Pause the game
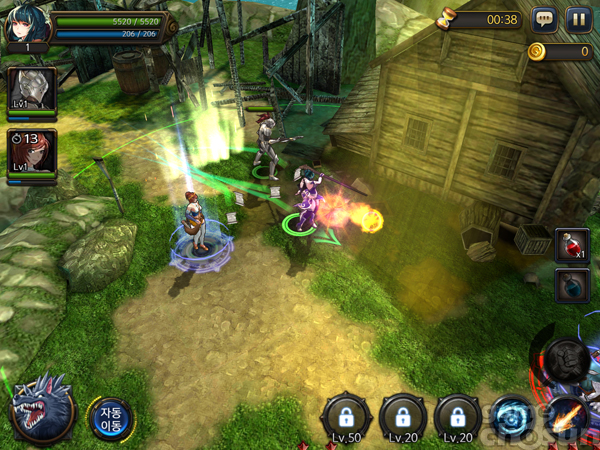600x450 pixels. click(x=579, y=20)
